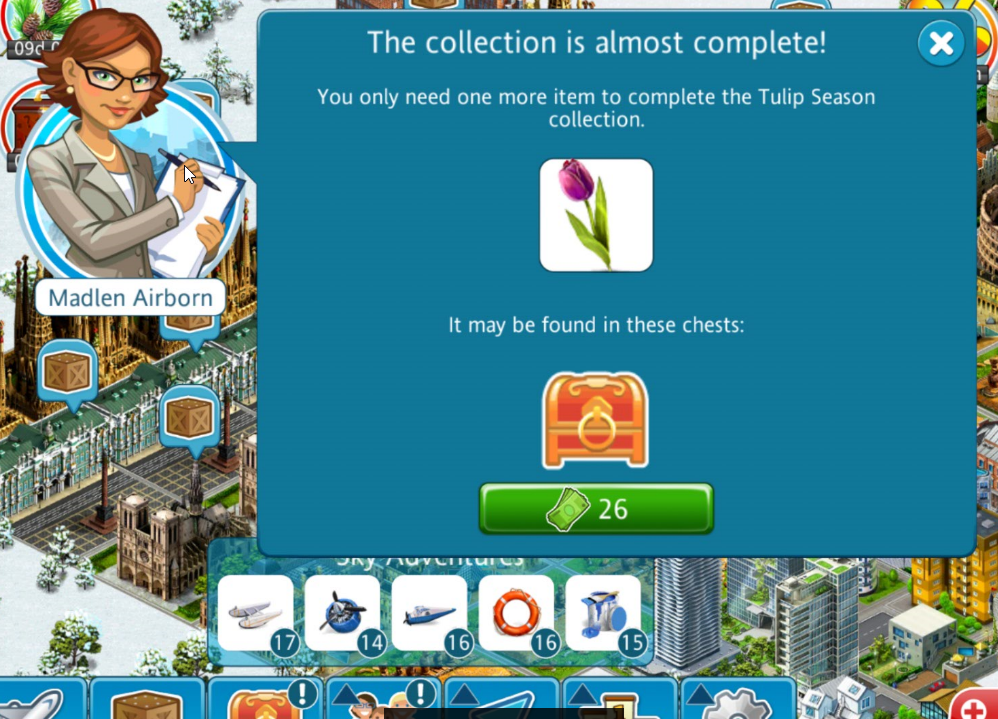Click the red plus button
The image size is (998, 719).
tap(974, 706)
